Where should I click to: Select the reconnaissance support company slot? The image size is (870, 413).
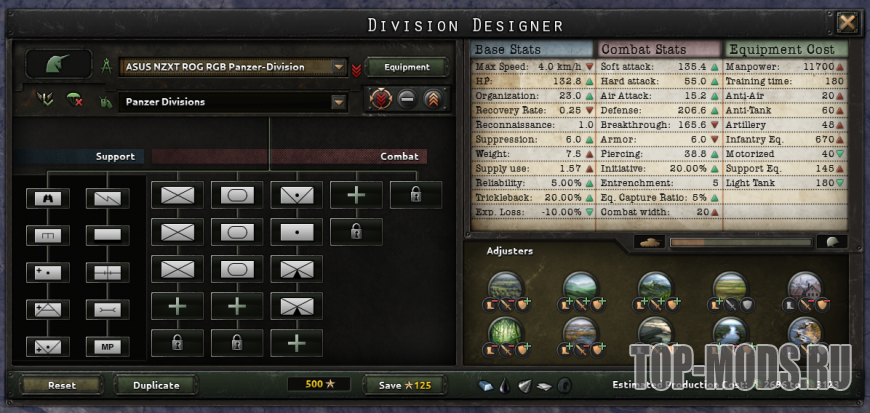(x=47, y=198)
